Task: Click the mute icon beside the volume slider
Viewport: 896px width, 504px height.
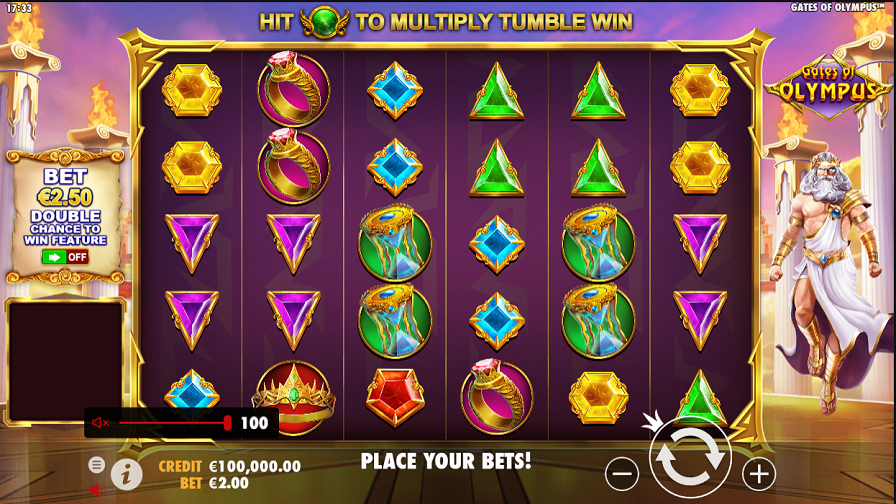Action: (x=100, y=423)
